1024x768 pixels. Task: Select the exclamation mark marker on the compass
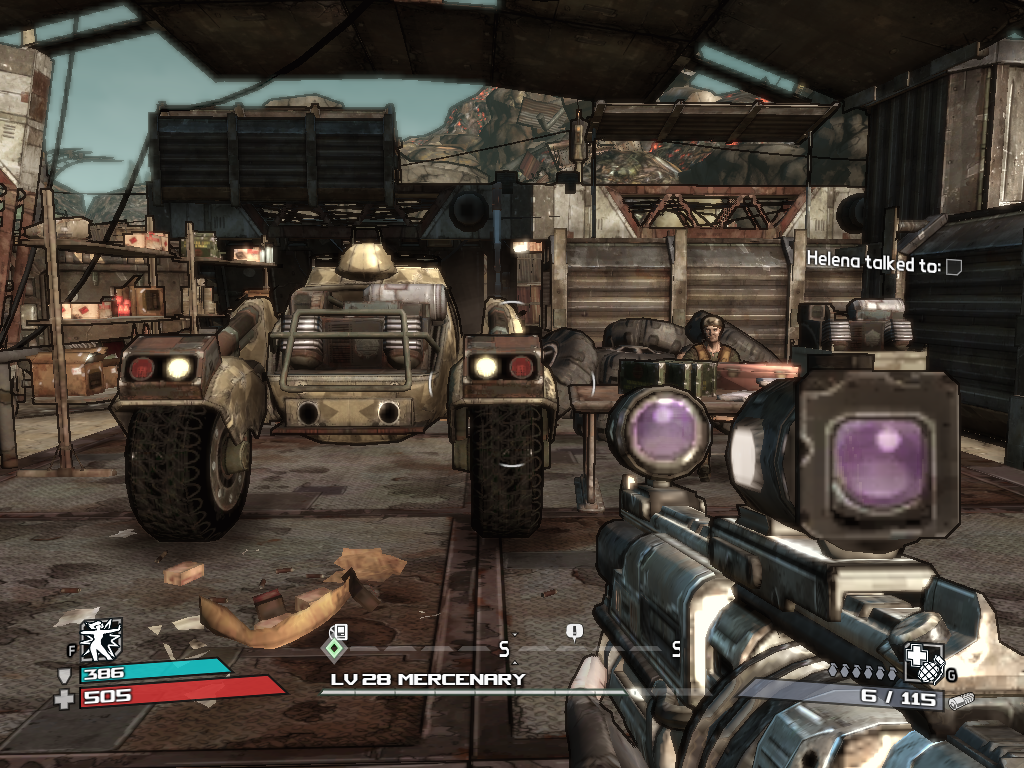[574, 632]
